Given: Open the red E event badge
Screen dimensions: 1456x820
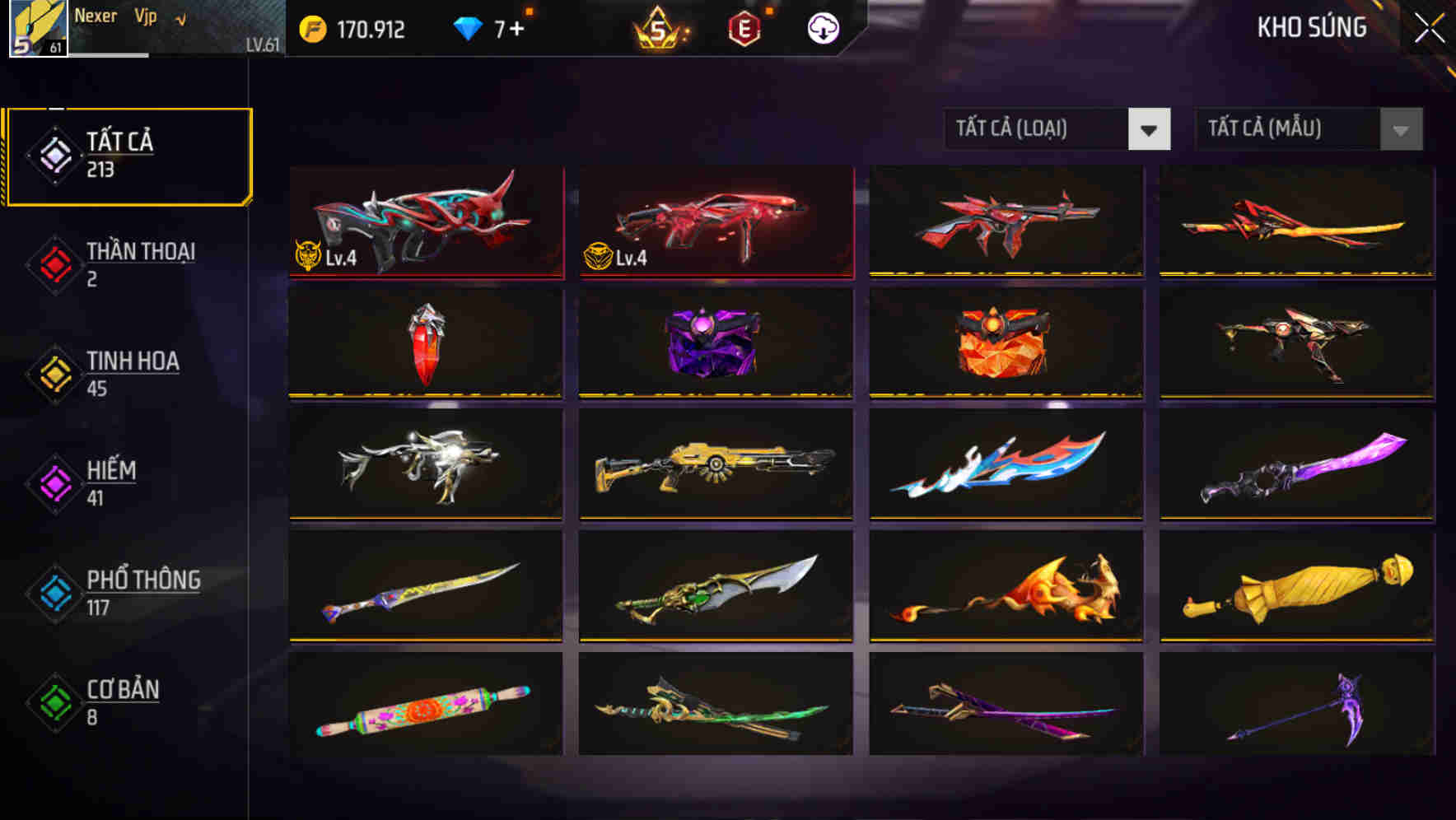Looking at the screenshot, I should (745, 27).
